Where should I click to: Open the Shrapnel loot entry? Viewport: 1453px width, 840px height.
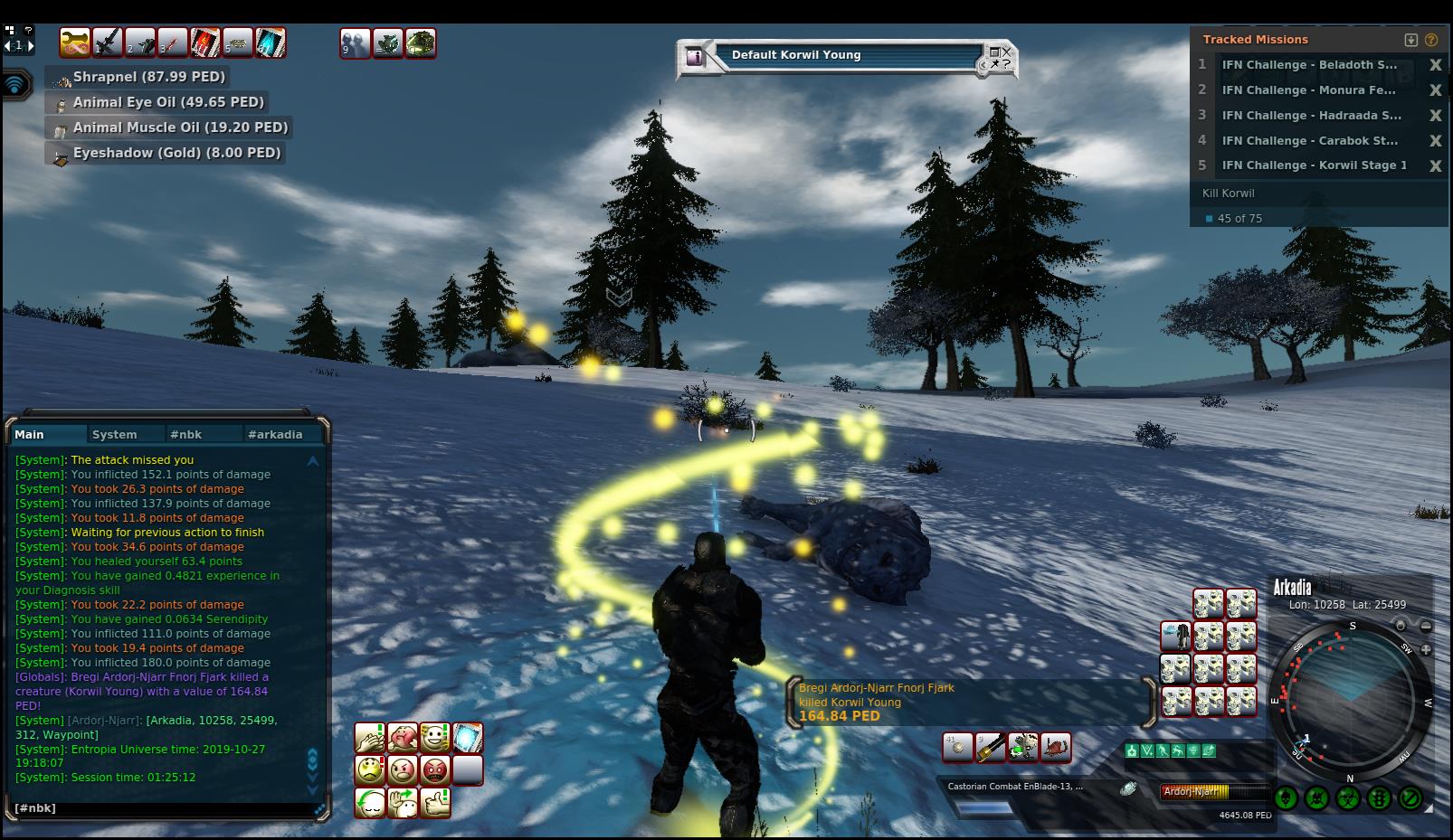click(x=149, y=78)
